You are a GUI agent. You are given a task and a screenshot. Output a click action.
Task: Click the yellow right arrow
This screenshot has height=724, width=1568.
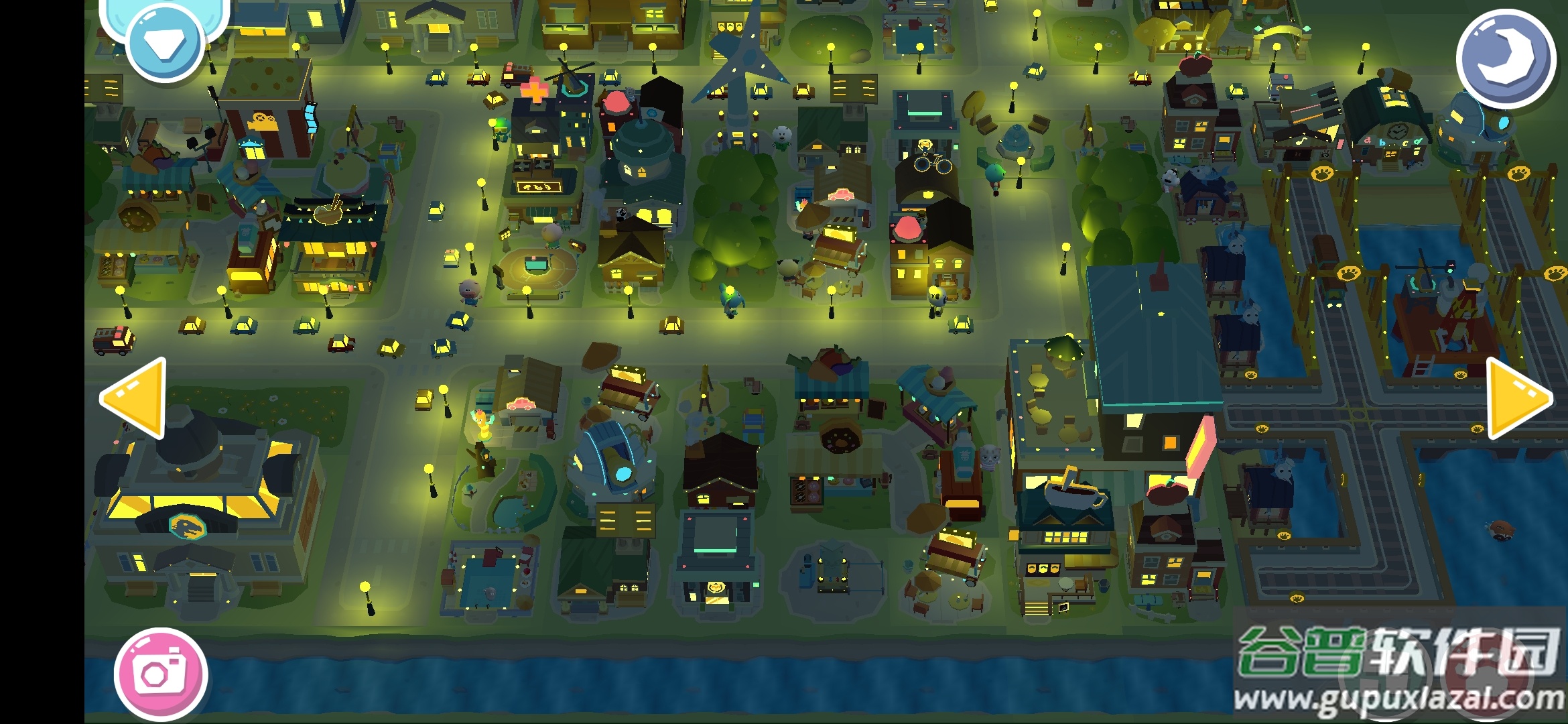(x=1516, y=398)
